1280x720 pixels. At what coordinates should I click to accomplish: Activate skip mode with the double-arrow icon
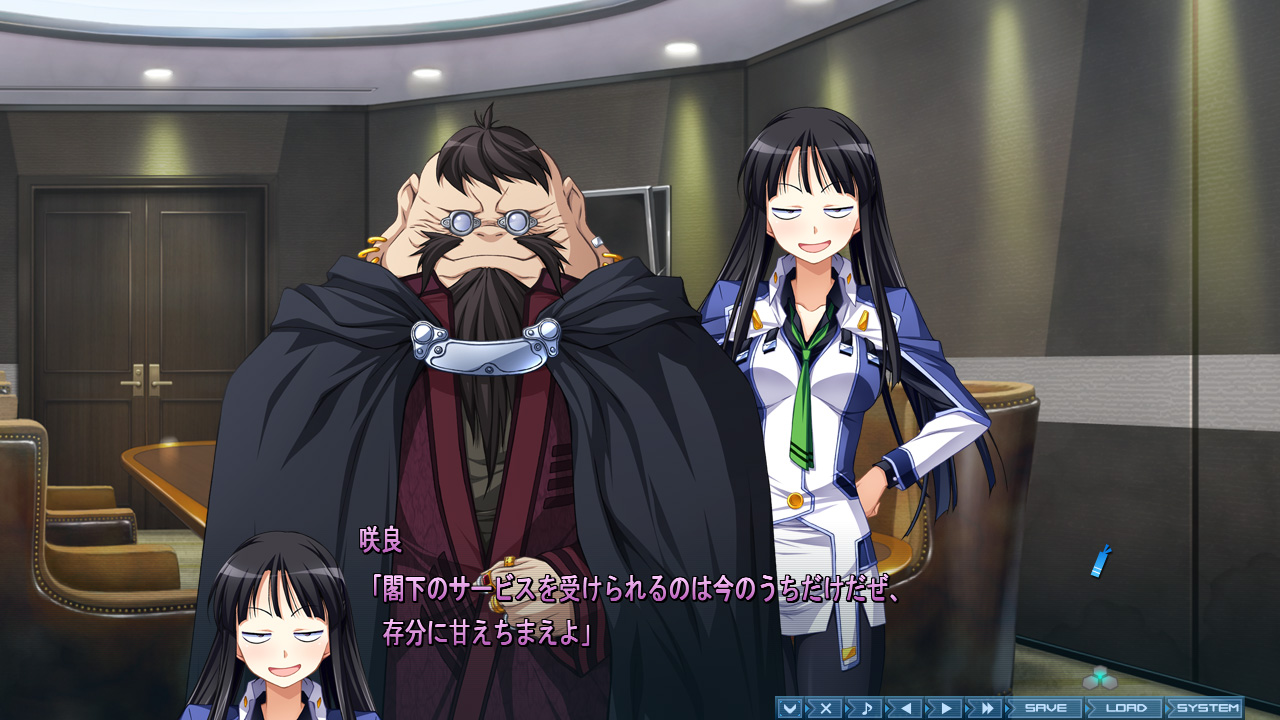click(x=988, y=707)
